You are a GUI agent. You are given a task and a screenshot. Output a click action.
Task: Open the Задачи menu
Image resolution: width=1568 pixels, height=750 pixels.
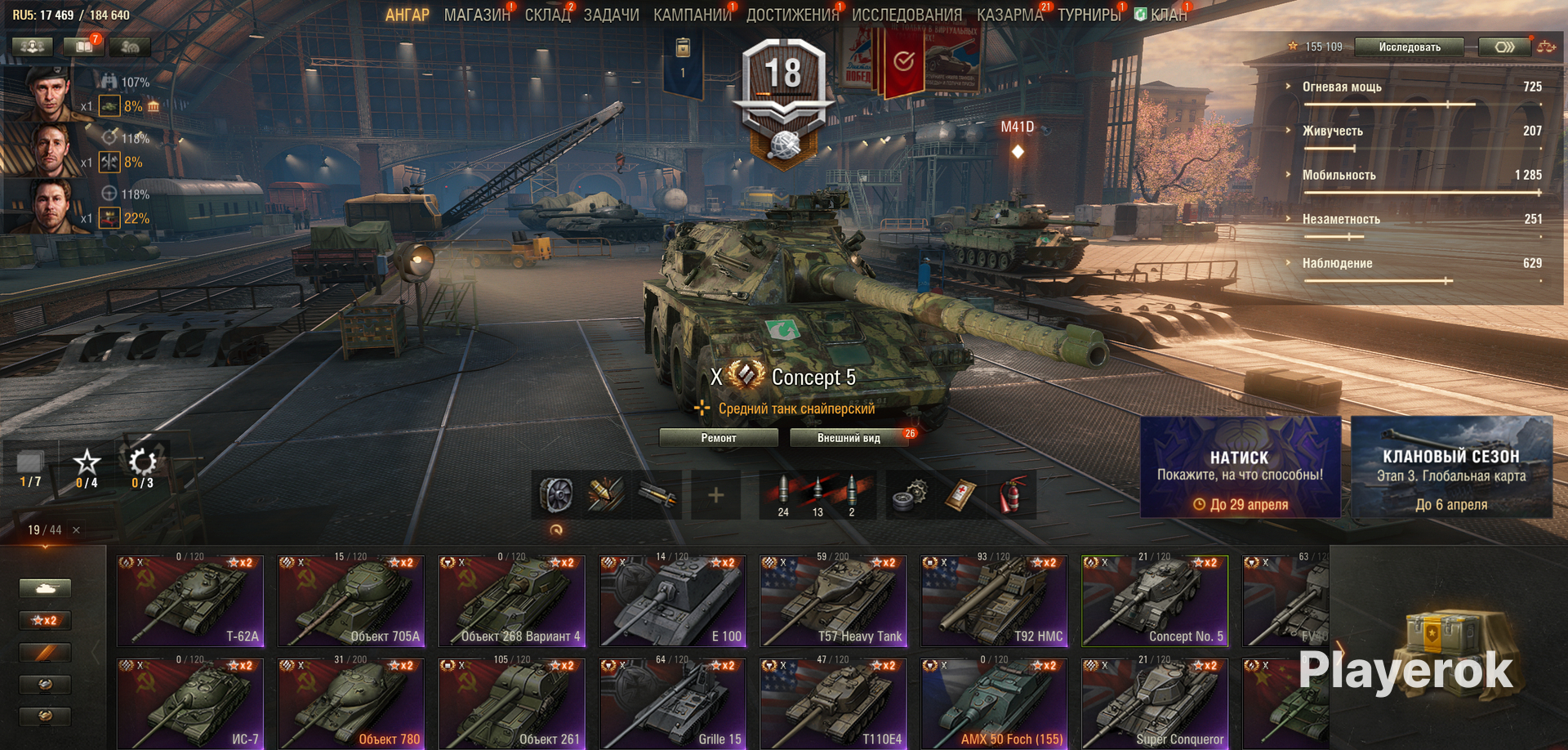pos(611,15)
